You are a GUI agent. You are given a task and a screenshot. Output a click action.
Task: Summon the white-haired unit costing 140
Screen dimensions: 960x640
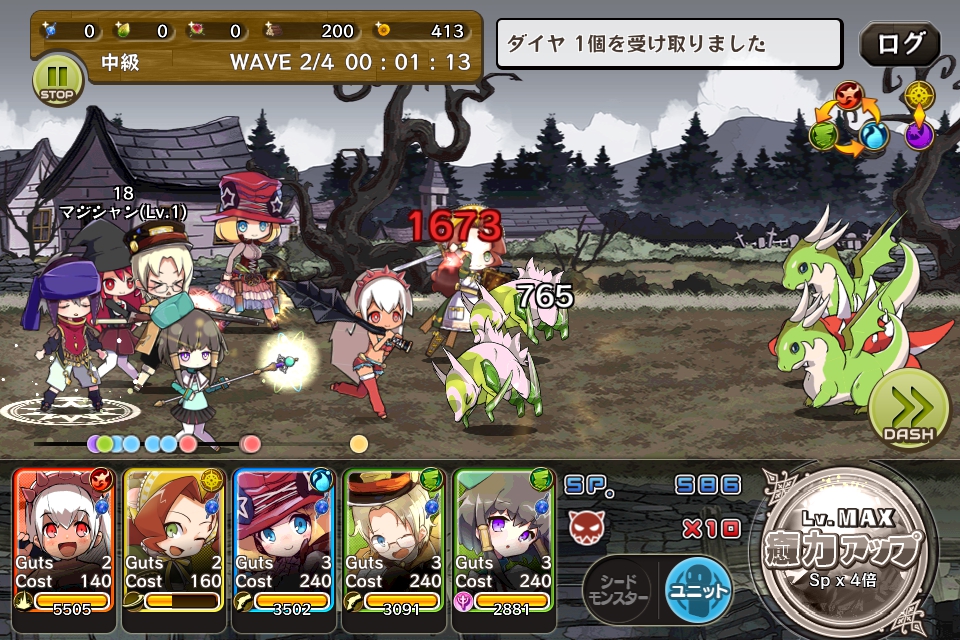[x=64, y=540]
